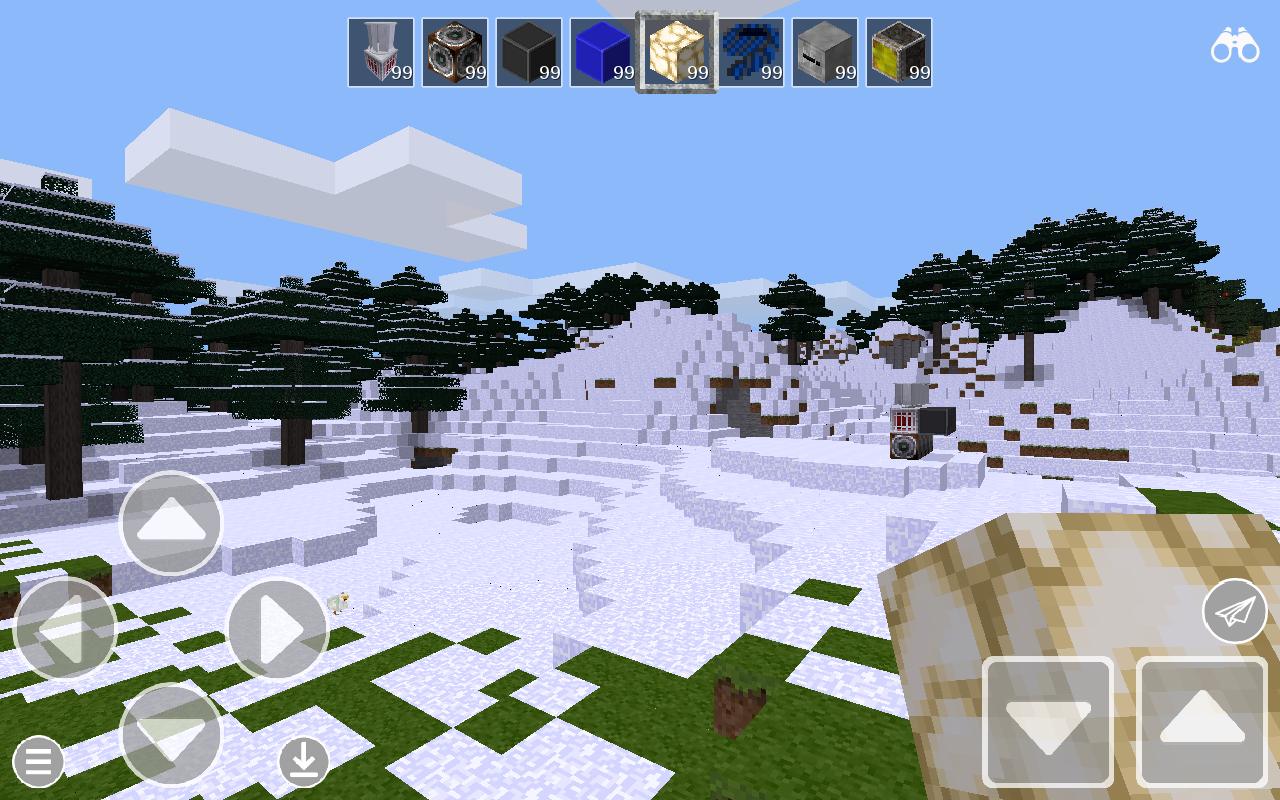Tap the right movement arrow

(x=278, y=628)
